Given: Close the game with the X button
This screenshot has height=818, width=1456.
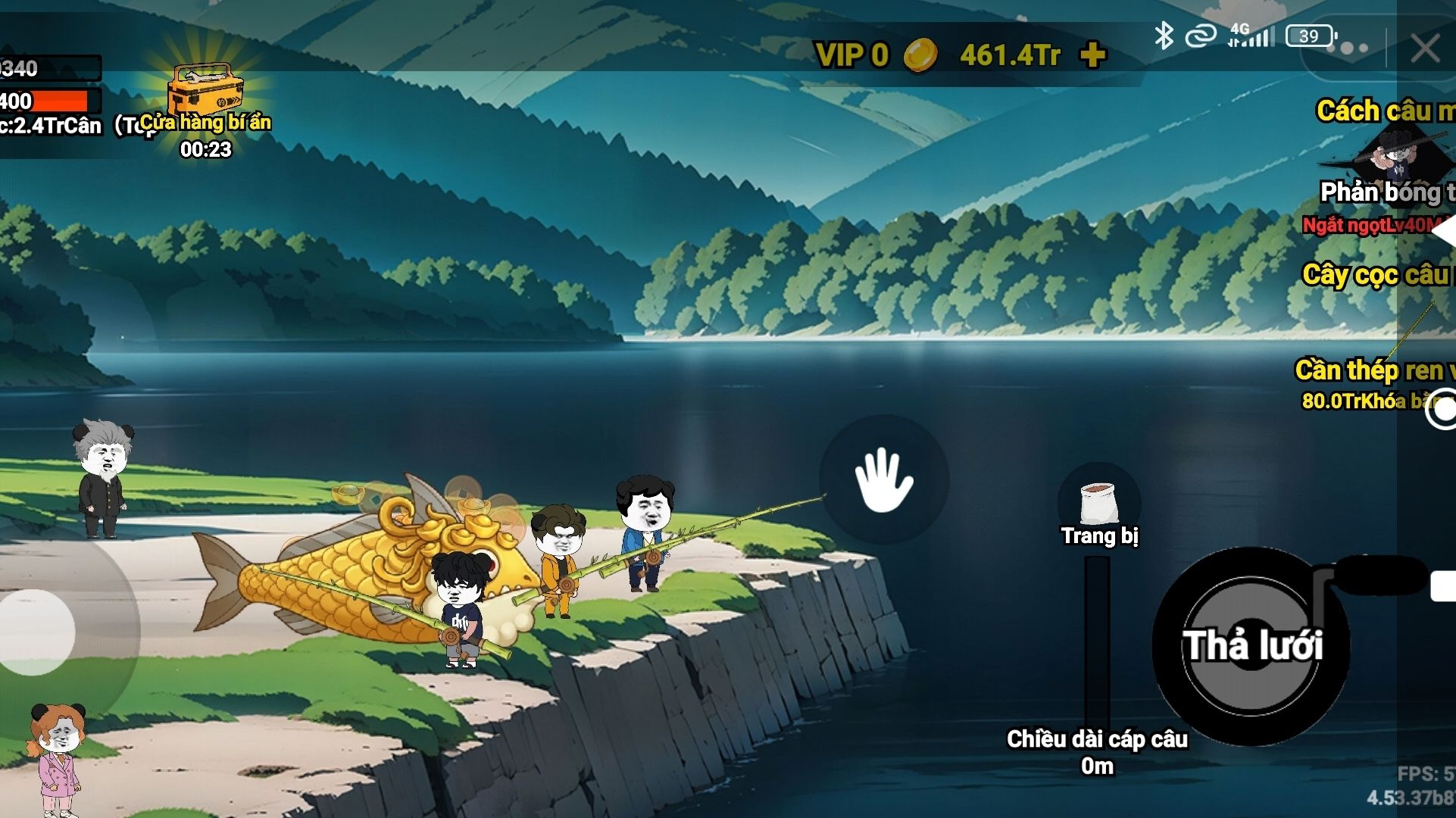Looking at the screenshot, I should 1424,49.
